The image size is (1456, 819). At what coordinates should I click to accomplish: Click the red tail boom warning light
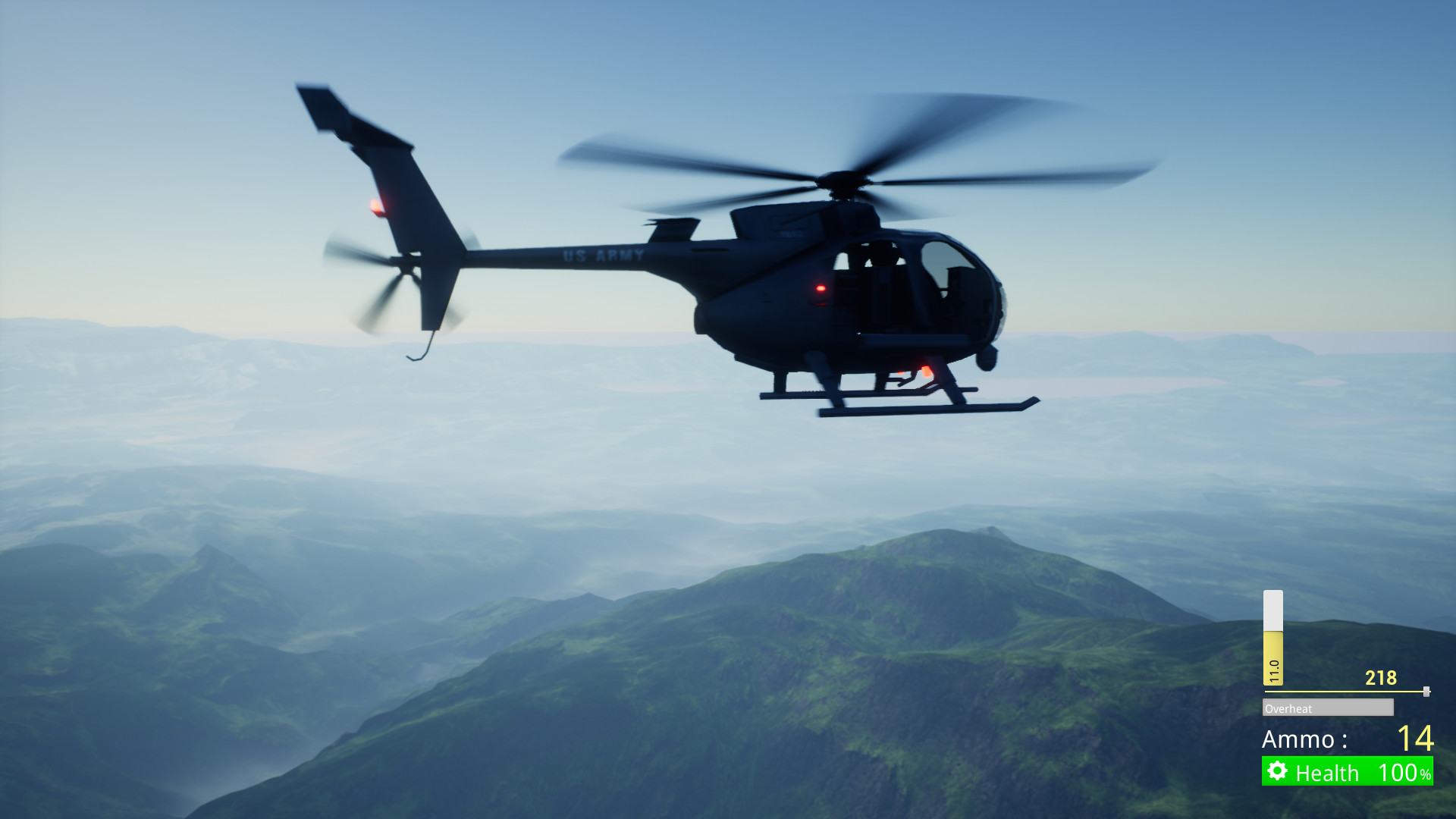tap(377, 205)
